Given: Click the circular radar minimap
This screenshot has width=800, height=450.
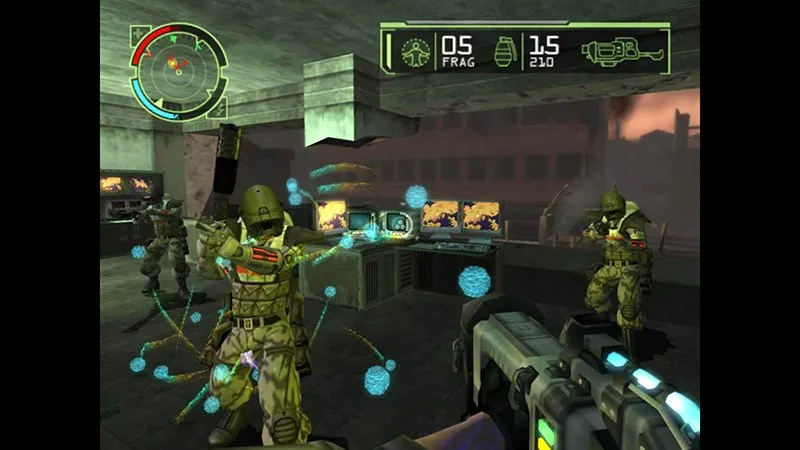Looking at the screenshot, I should tap(178, 70).
